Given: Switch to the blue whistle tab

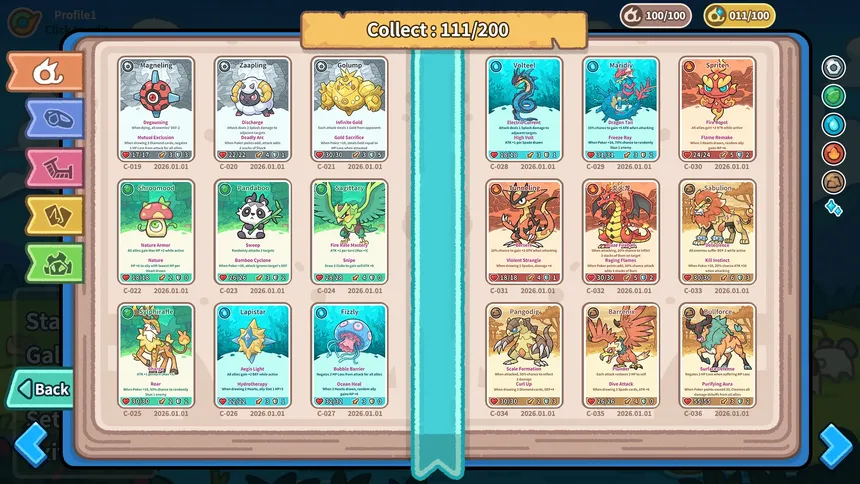Looking at the screenshot, I should coord(52,119).
